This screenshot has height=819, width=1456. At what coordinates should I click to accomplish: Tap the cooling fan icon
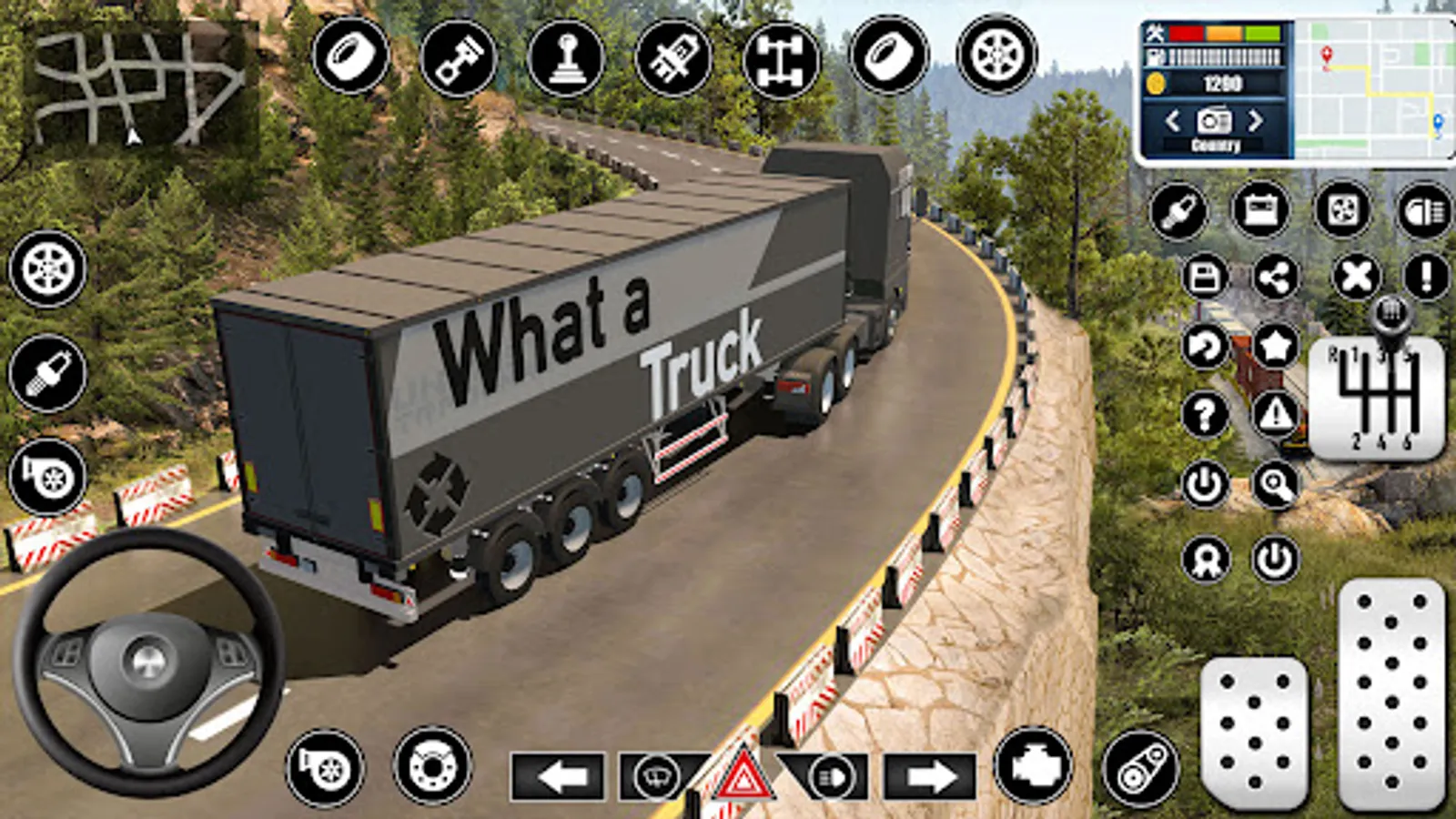pos(1342,211)
